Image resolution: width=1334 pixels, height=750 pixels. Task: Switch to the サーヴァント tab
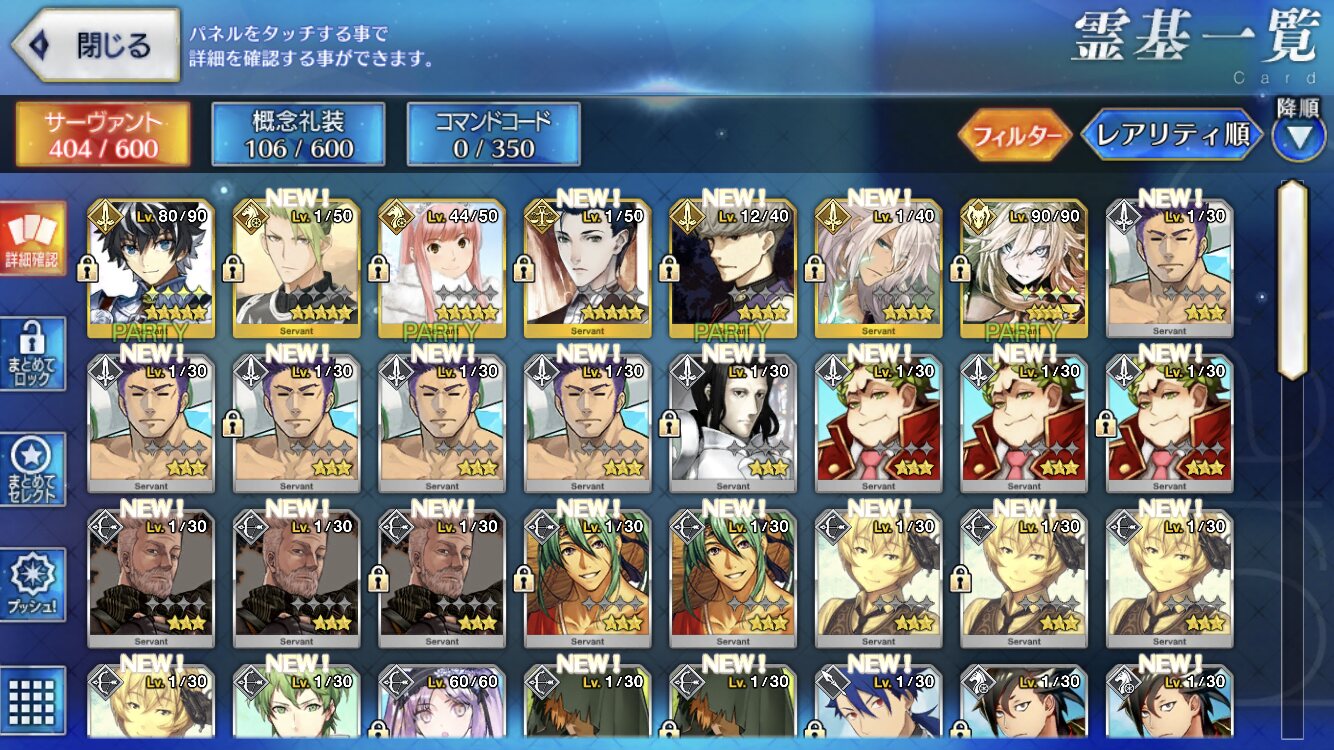tap(102, 134)
